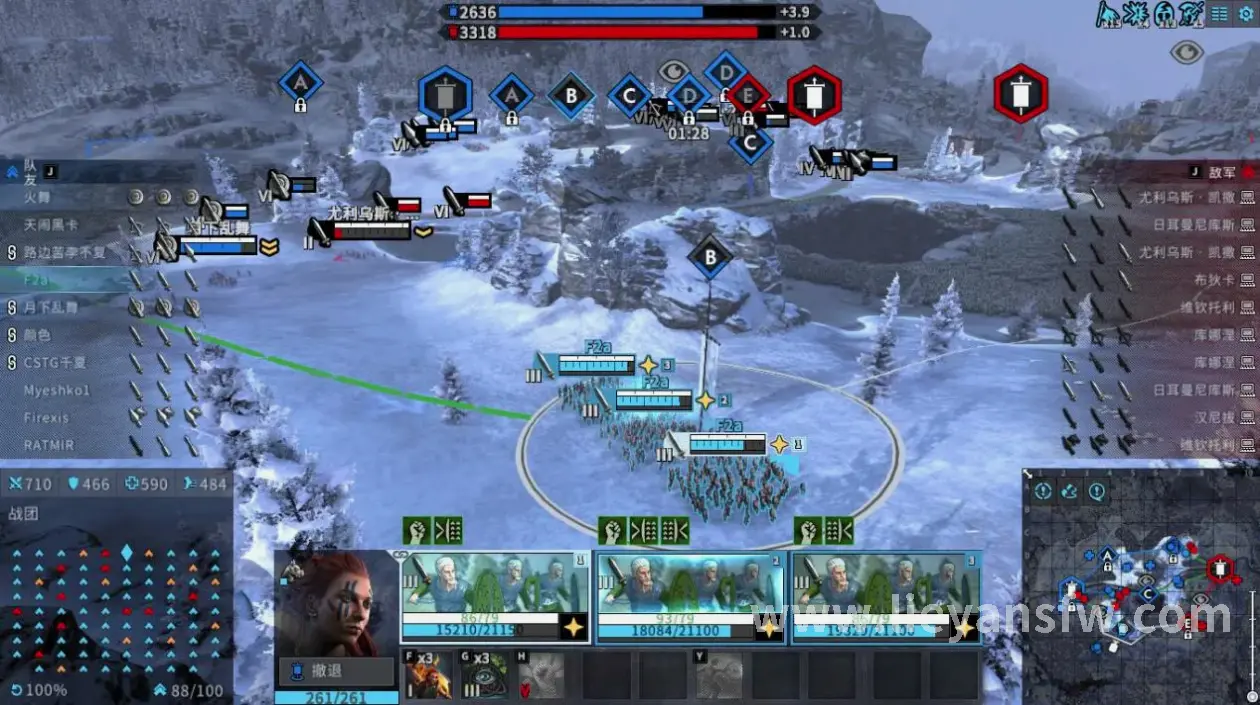Select ally player RATMIR in team list
1260x705 pixels.
pyautogui.click(x=49, y=444)
